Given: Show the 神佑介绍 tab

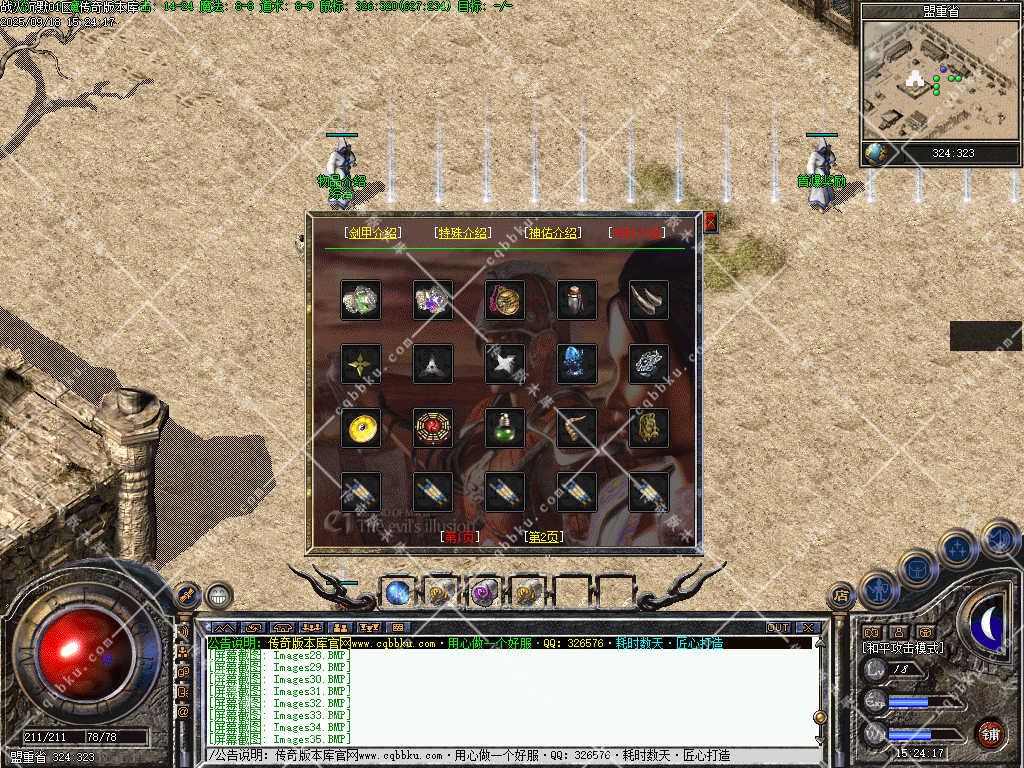Looking at the screenshot, I should point(551,233).
